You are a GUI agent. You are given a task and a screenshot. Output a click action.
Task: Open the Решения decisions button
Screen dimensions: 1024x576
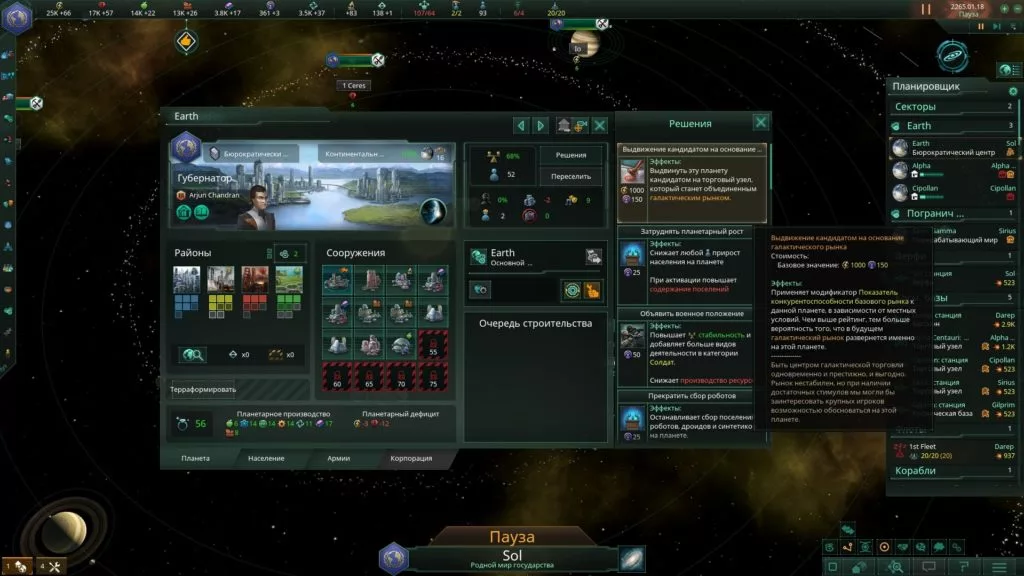click(572, 156)
